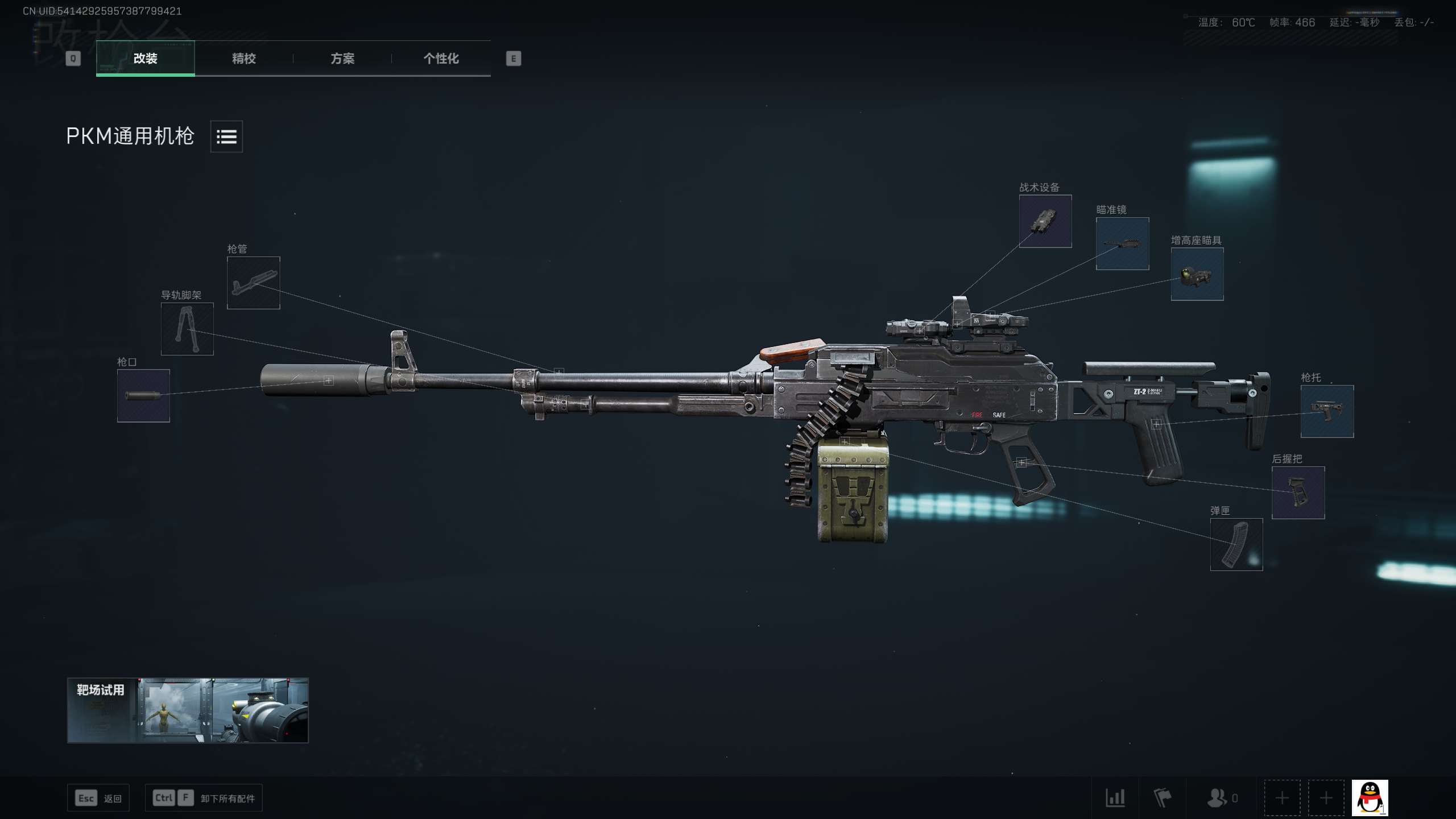The height and width of the screenshot is (819, 1456).
Task: Go to the 个性化 tab
Action: coord(441,58)
